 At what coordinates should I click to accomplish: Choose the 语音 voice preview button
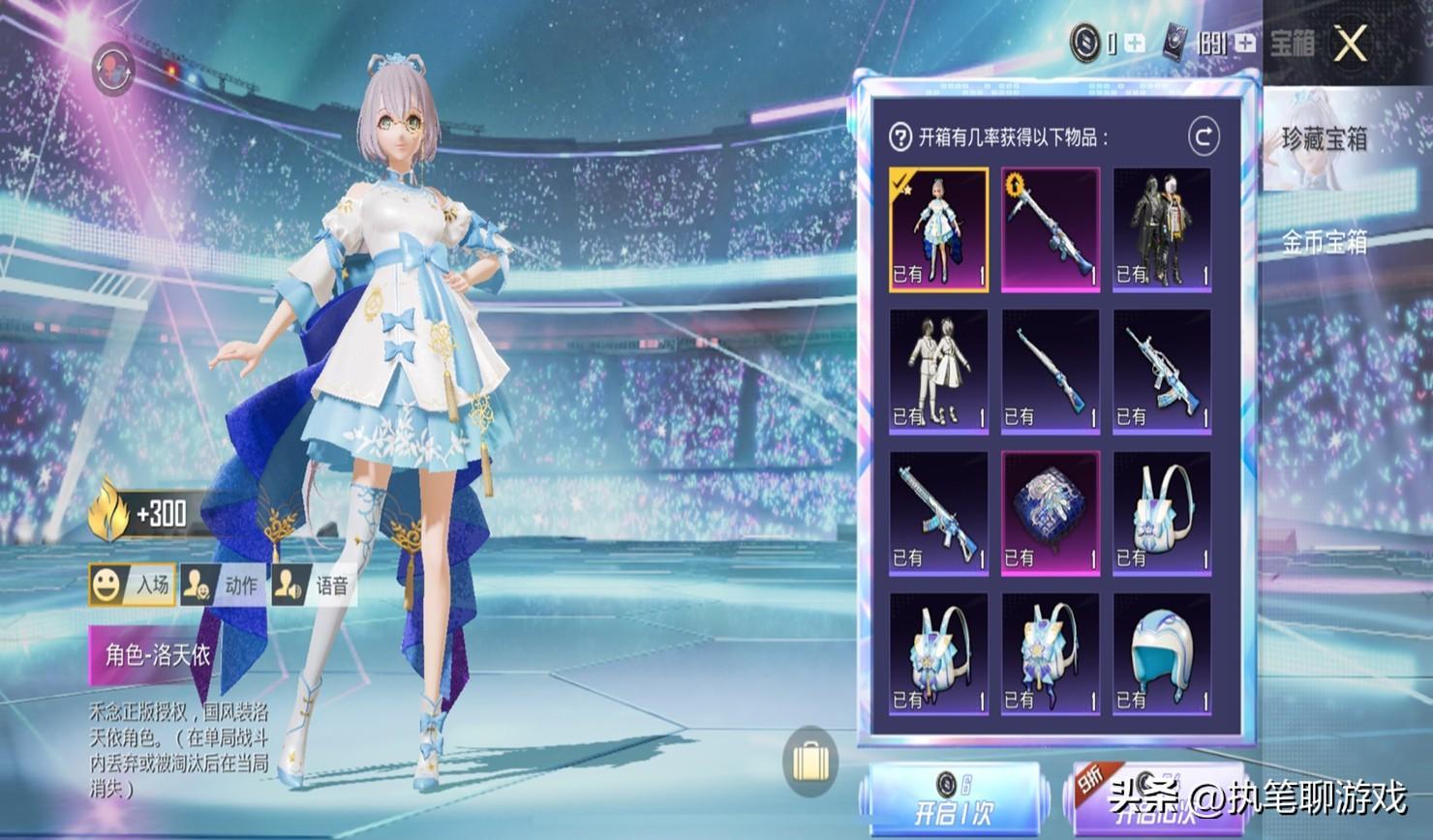312,585
